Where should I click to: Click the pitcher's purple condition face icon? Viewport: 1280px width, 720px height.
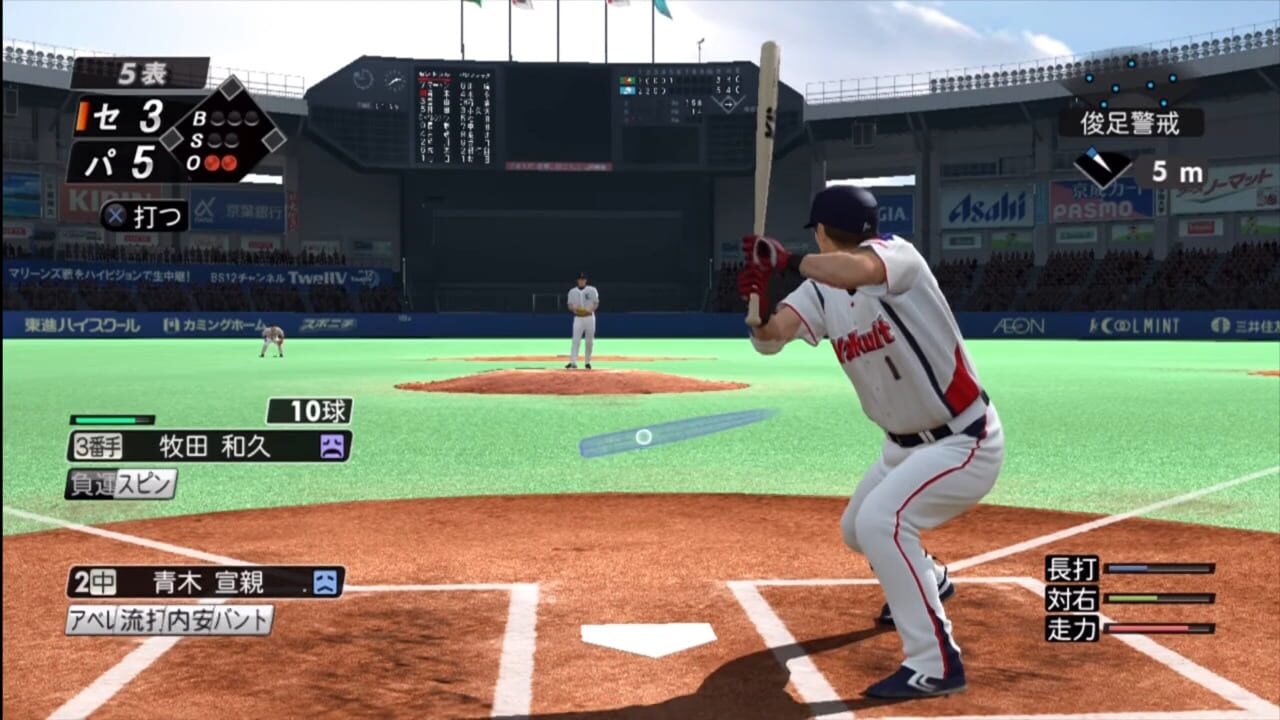pos(332,446)
